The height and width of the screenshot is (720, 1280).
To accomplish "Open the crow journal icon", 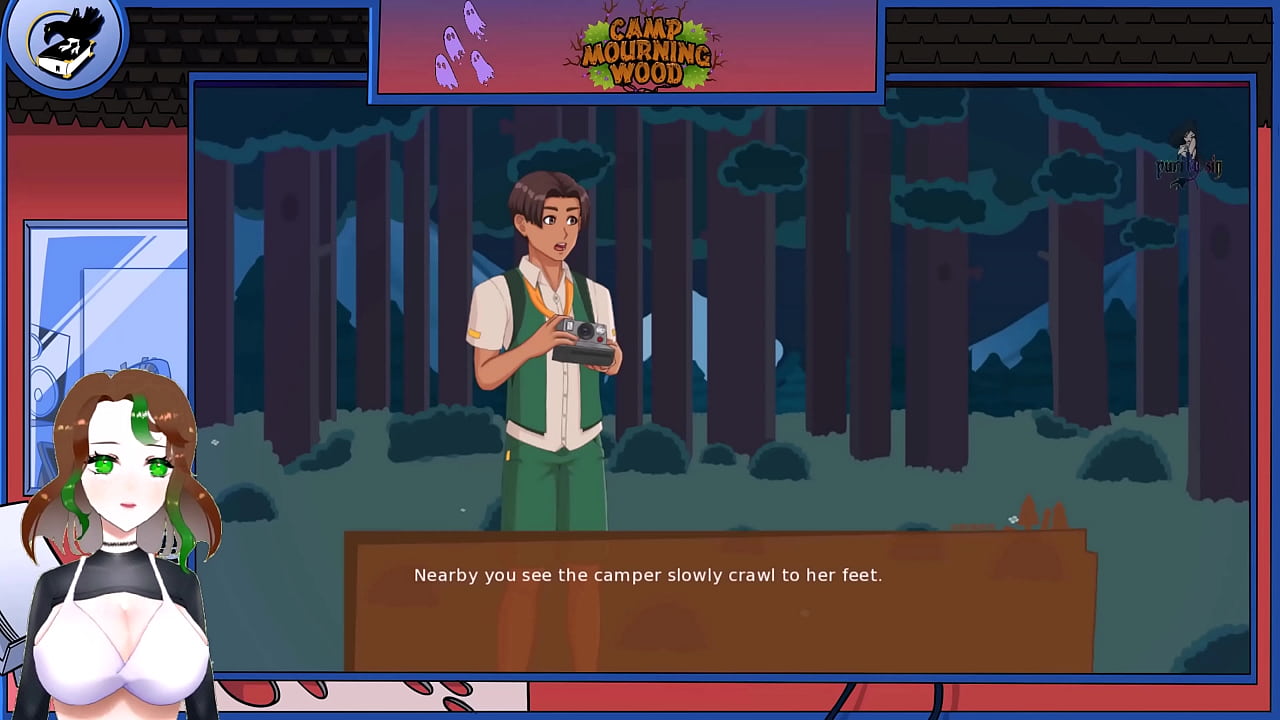I will click(x=65, y=45).
